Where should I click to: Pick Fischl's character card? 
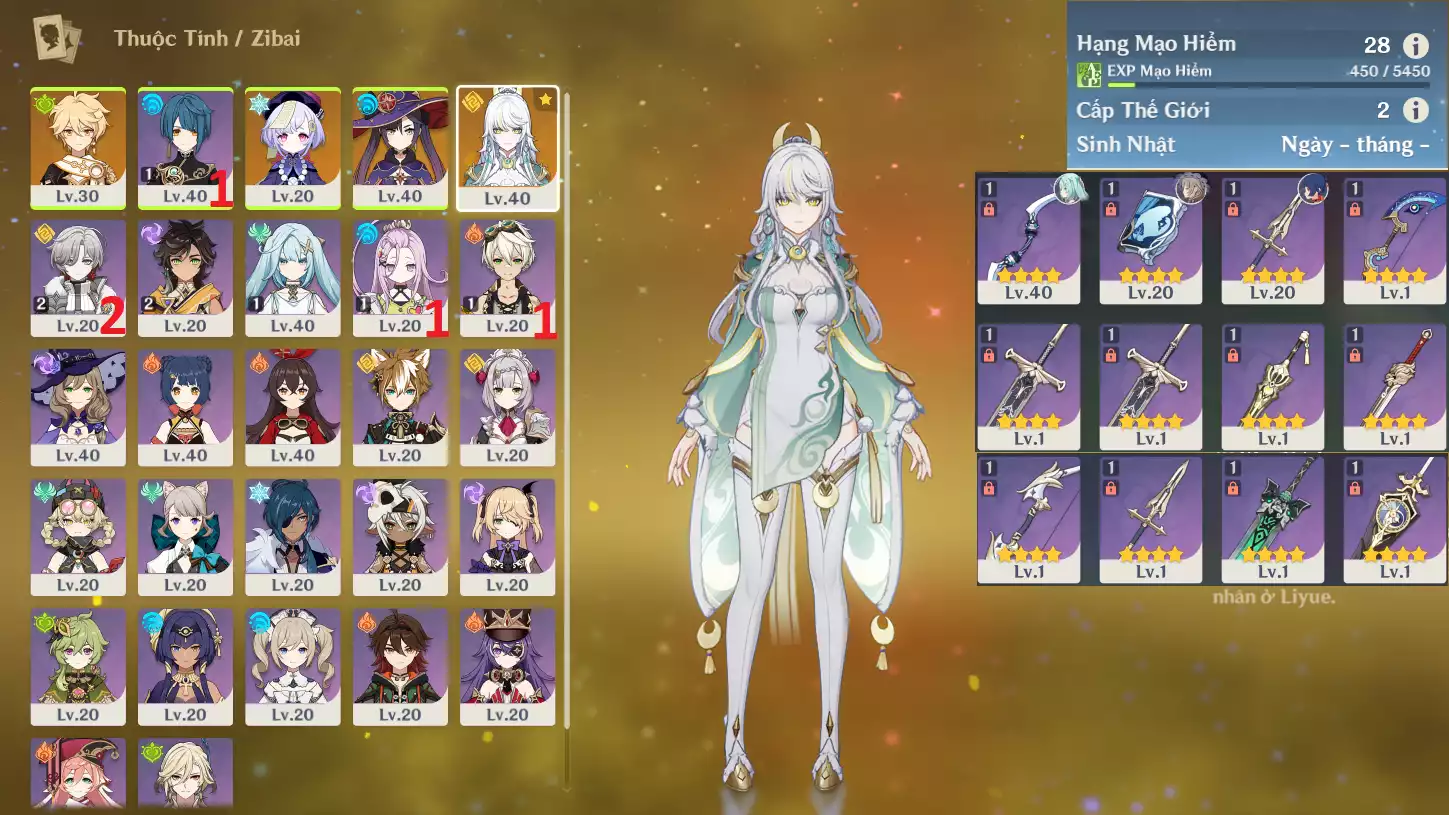tap(507, 537)
